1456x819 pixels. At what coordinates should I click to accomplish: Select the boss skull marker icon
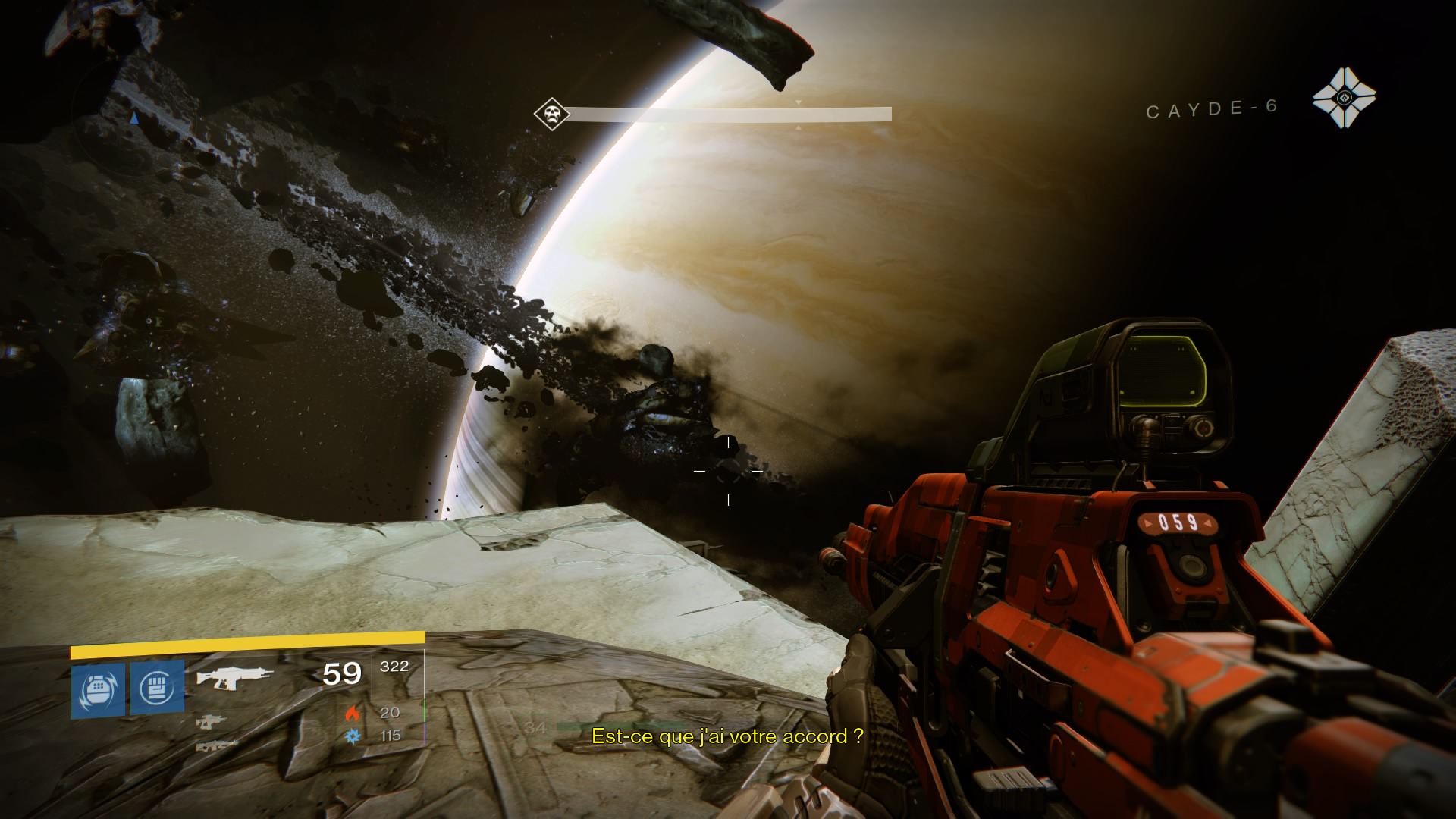coord(551,115)
